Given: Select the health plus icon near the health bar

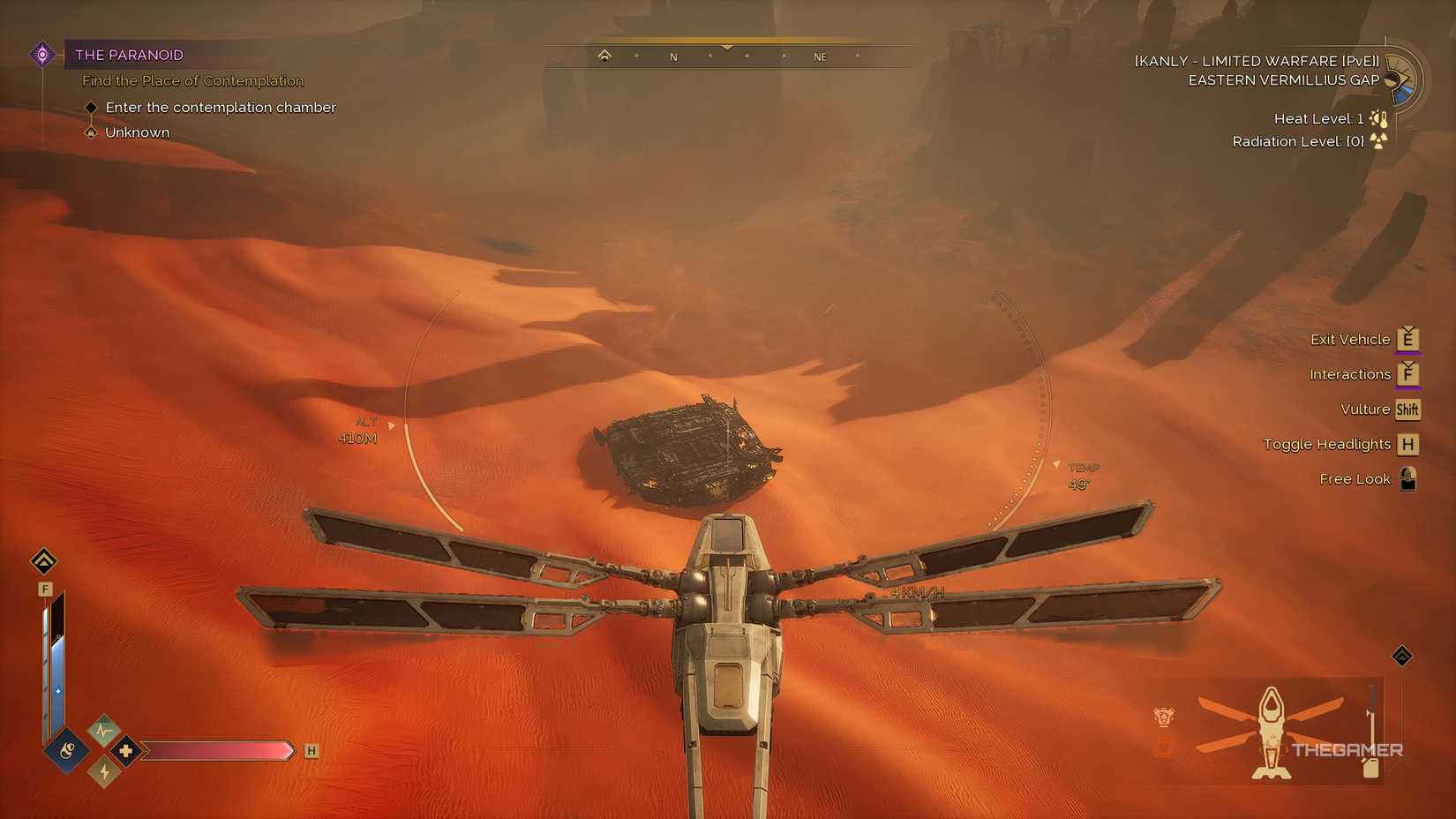Looking at the screenshot, I should (126, 750).
